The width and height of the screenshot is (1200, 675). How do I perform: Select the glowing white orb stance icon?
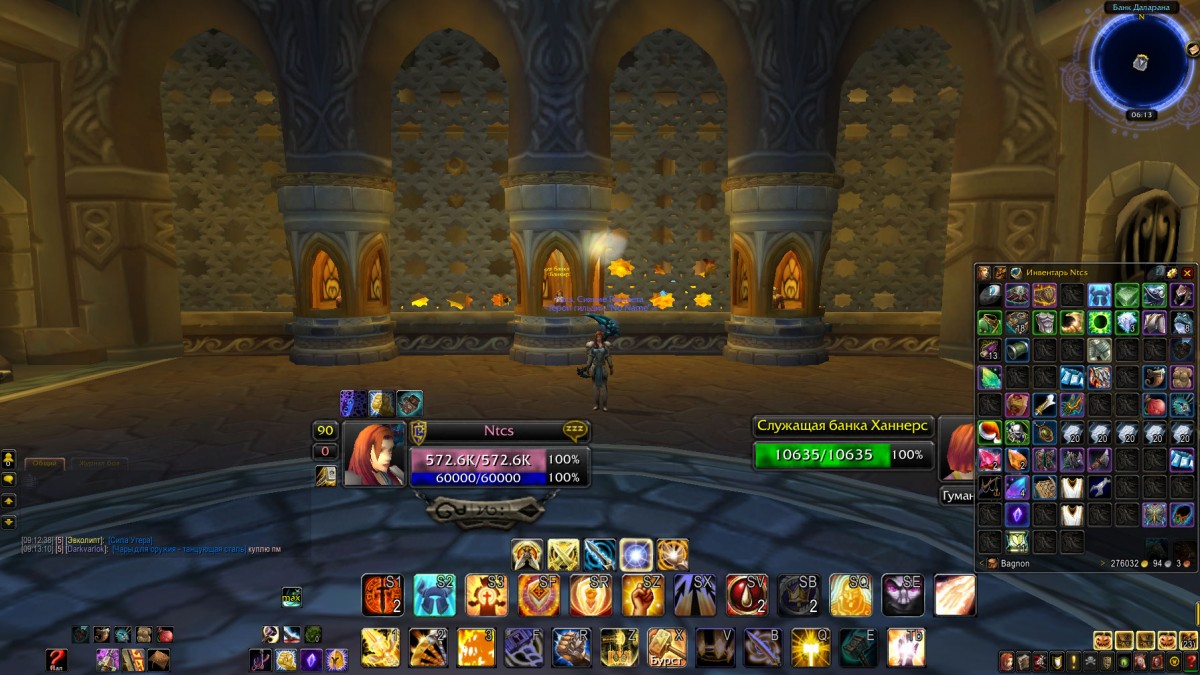[x=636, y=554]
